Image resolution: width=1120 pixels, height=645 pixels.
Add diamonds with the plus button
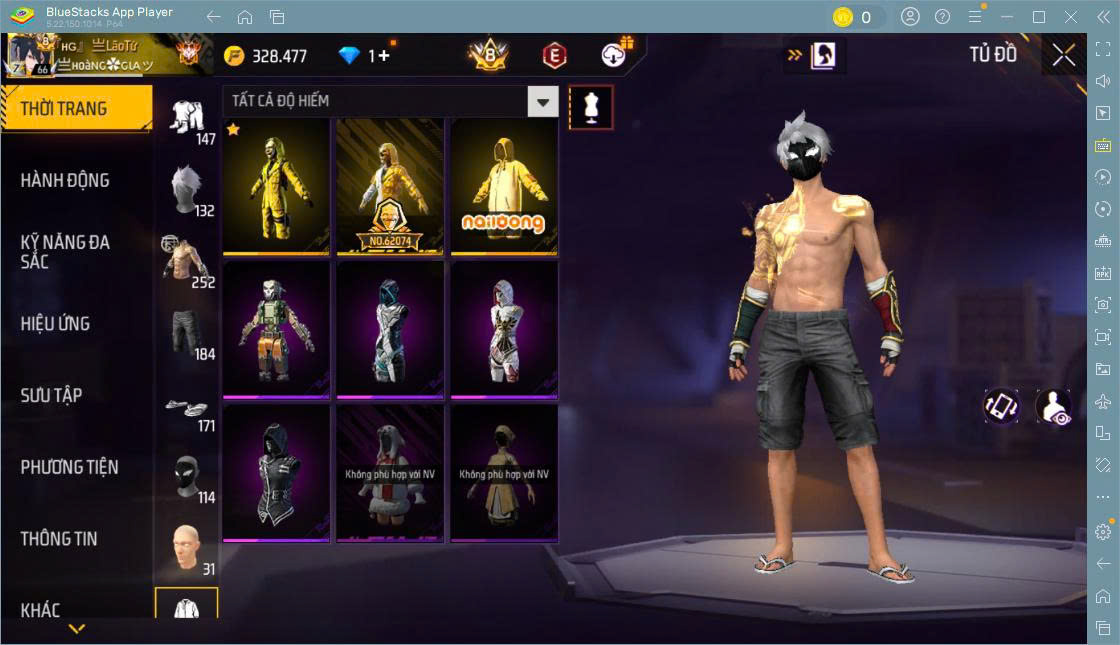pos(383,56)
